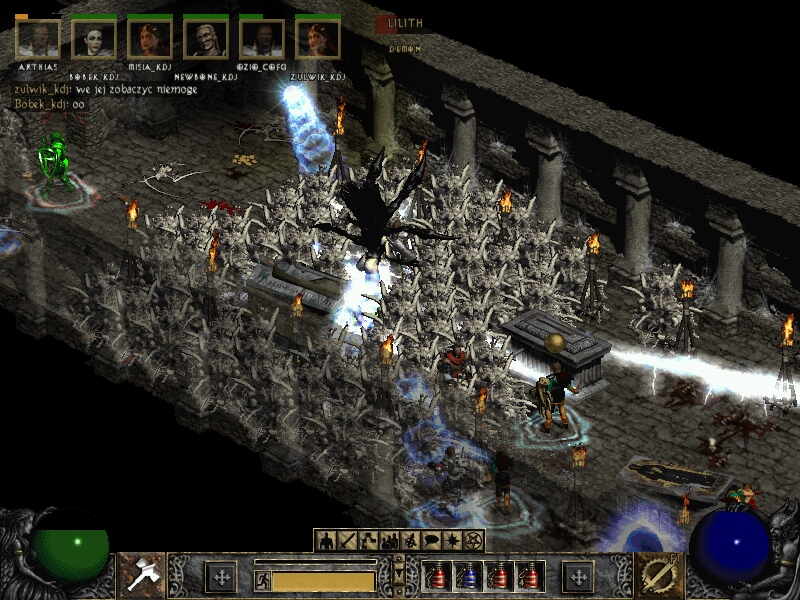This screenshot has width=800, height=600.
Task: Select the left-click hammer skill button
Action: 141,576
